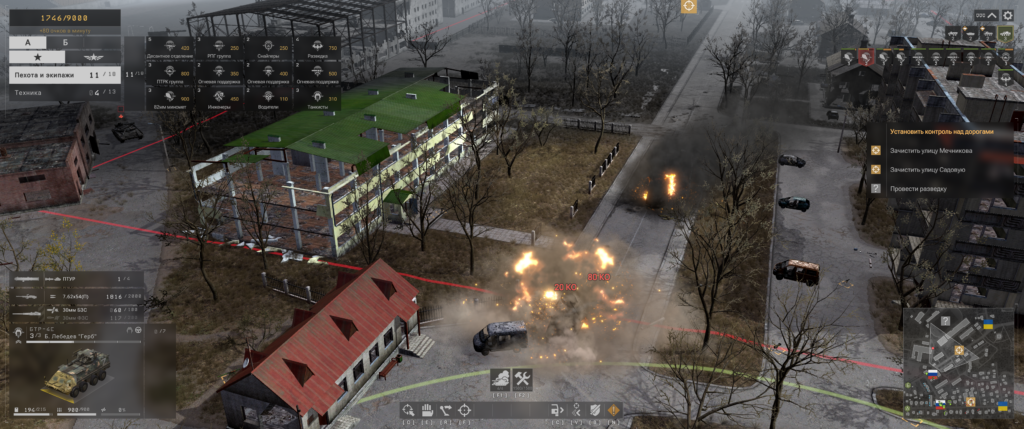Select the Пехота и экипажи category
The height and width of the screenshot is (429, 1024).
(60, 74)
